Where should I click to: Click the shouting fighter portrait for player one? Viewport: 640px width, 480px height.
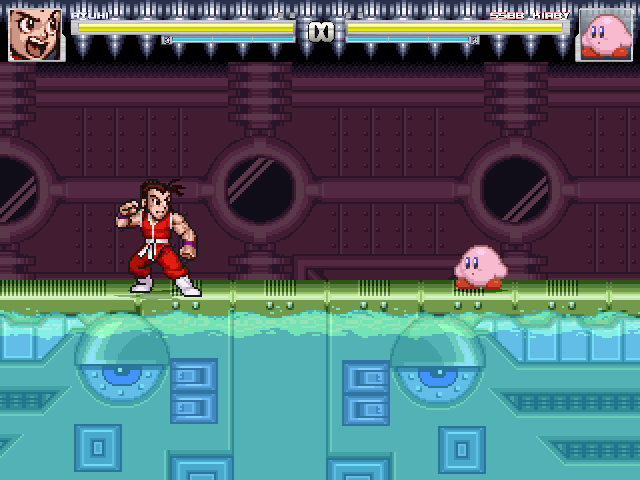(x=36, y=35)
